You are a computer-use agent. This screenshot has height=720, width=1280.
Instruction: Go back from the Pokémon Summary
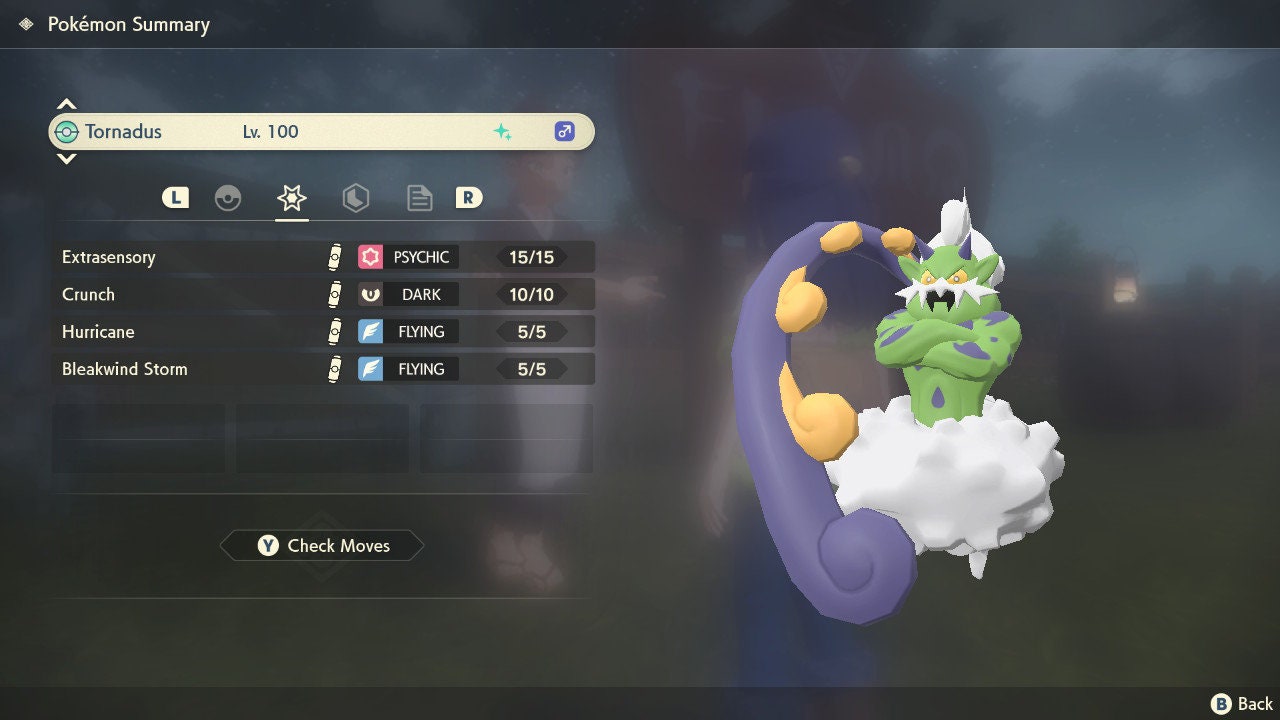tap(1242, 704)
